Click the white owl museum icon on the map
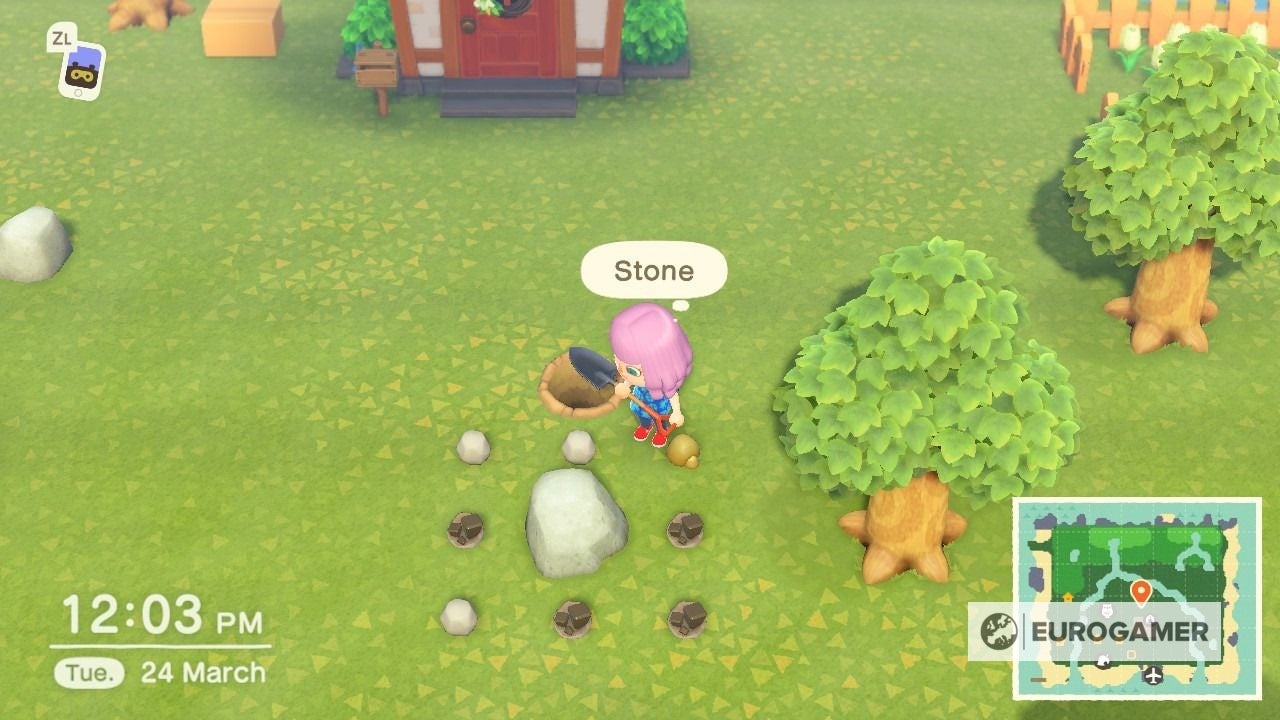Image resolution: width=1280 pixels, height=720 pixels. coord(1108,611)
